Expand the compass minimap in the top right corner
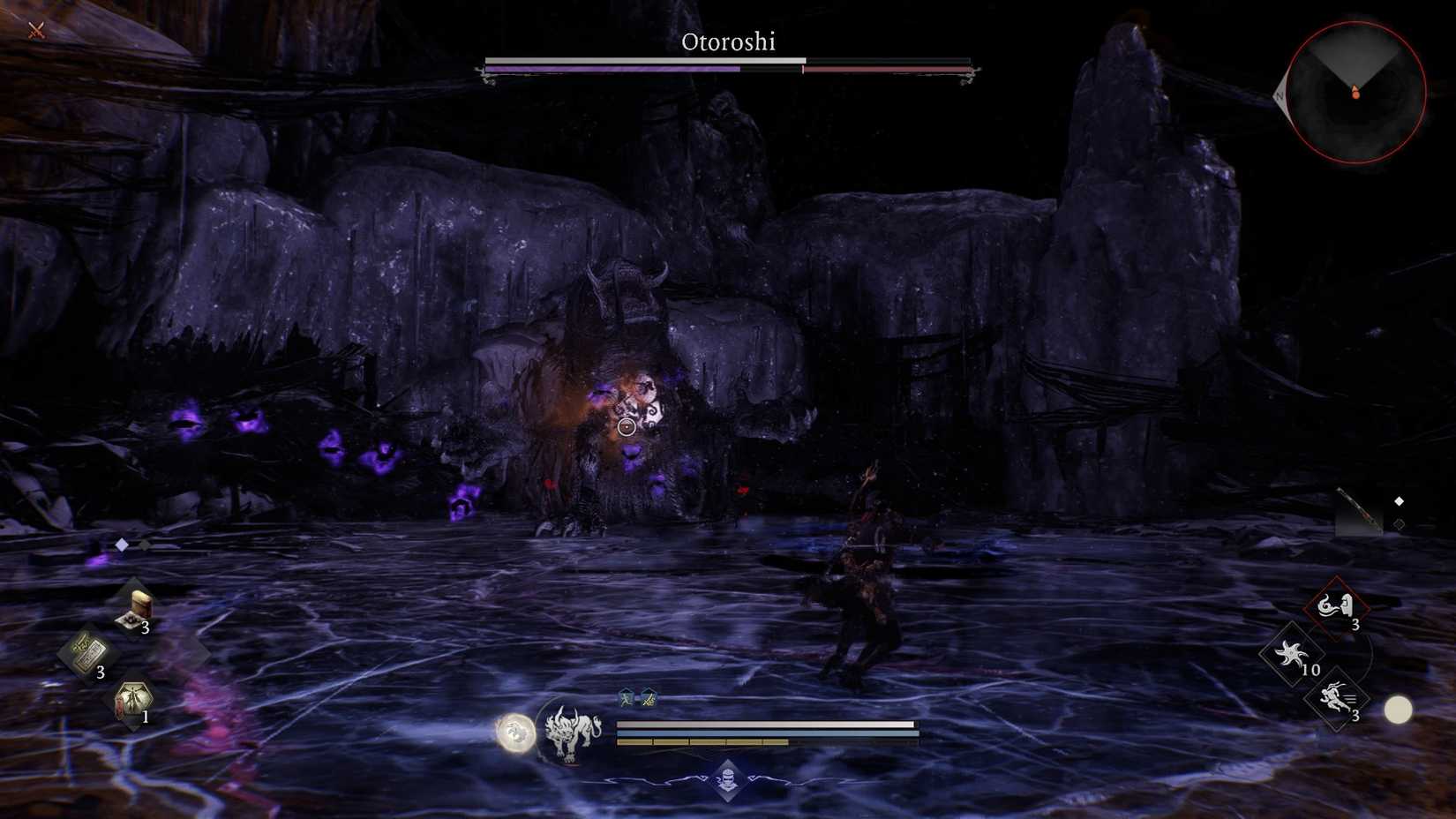Image resolution: width=1456 pixels, height=819 pixels. (1355, 88)
